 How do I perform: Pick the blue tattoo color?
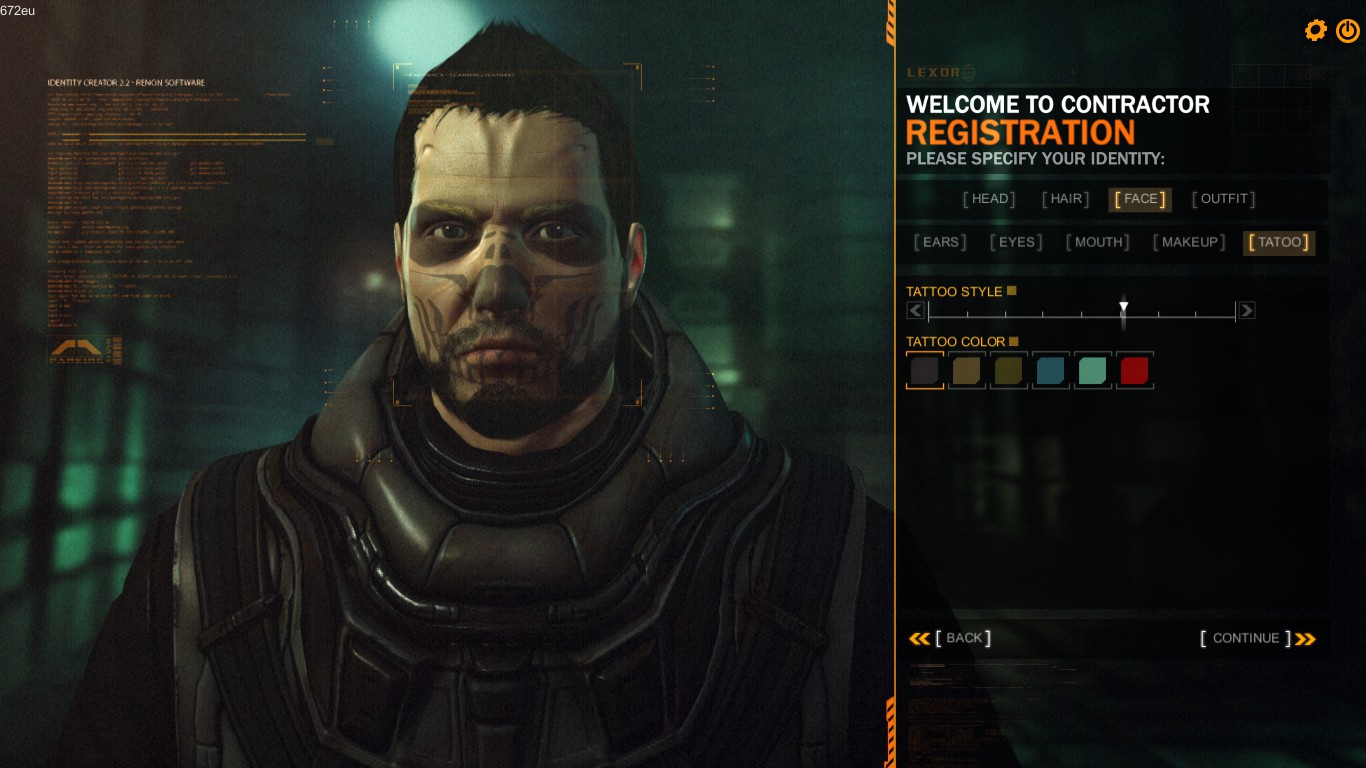point(1051,371)
